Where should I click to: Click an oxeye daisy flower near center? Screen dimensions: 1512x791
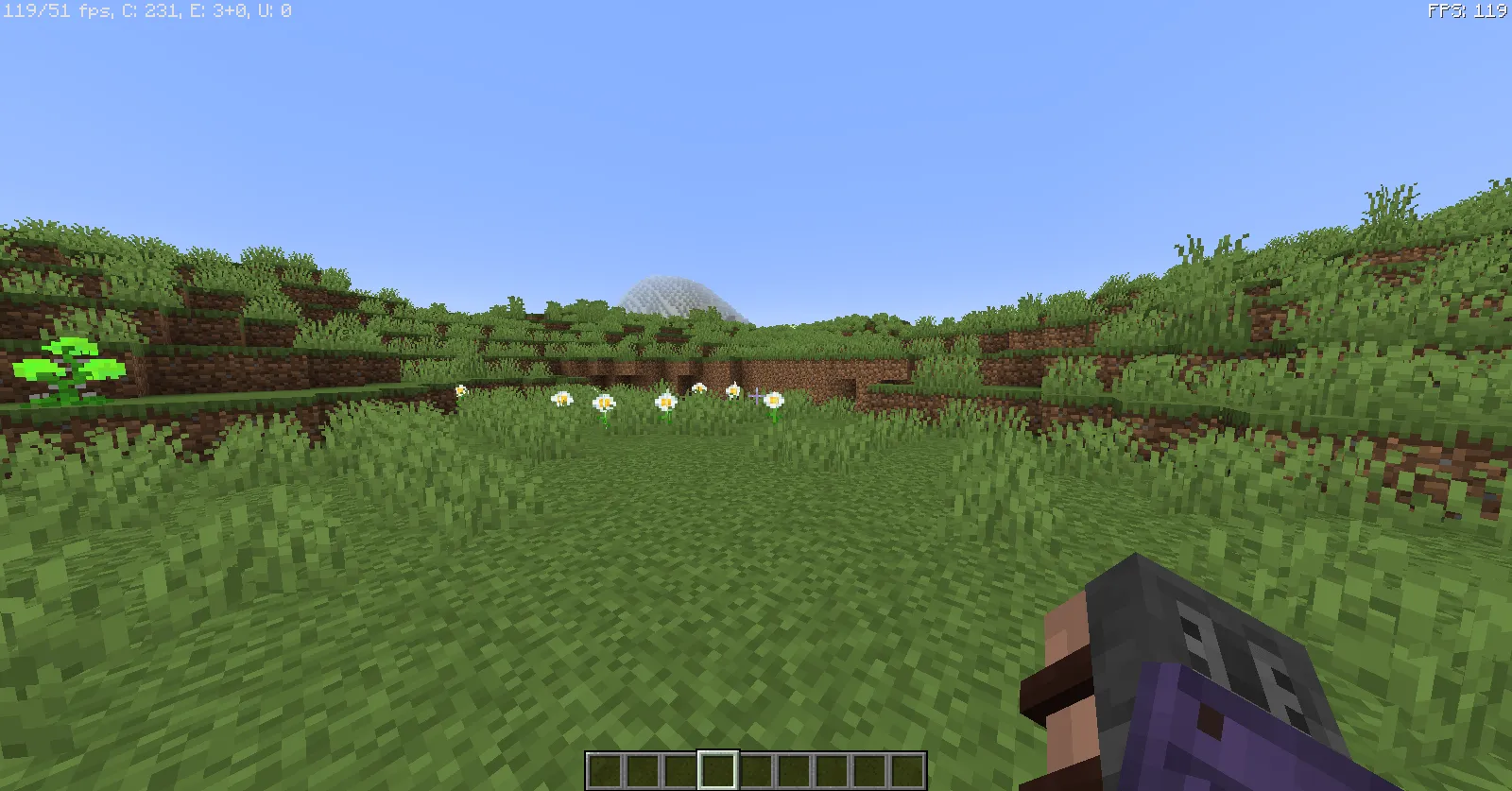(x=666, y=402)
